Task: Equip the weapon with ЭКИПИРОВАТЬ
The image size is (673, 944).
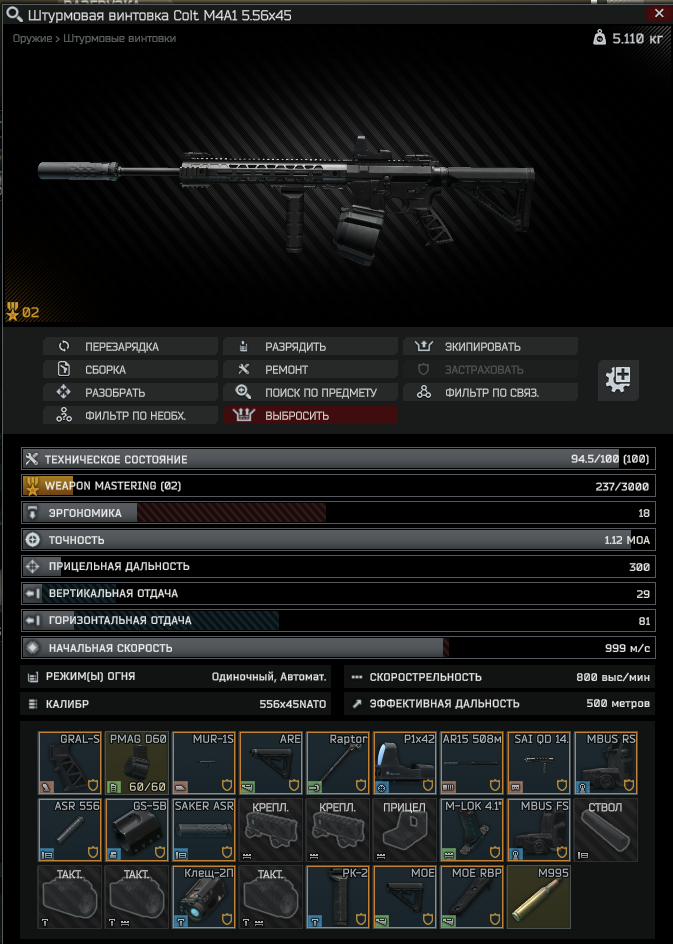Action: pos(490,347)
